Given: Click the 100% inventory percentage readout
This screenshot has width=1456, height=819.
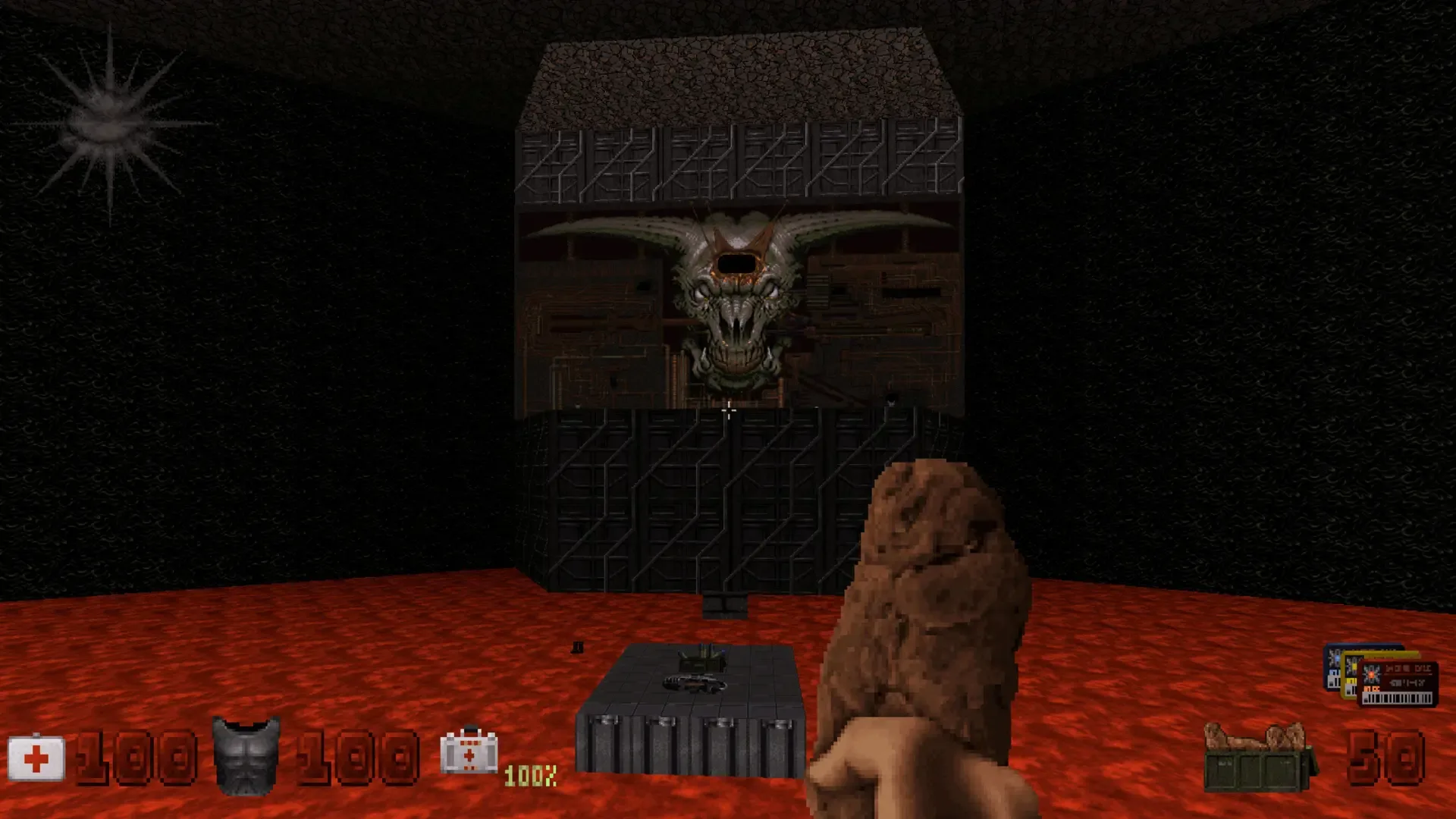Looking at the screenshot, I should point(529,776).
